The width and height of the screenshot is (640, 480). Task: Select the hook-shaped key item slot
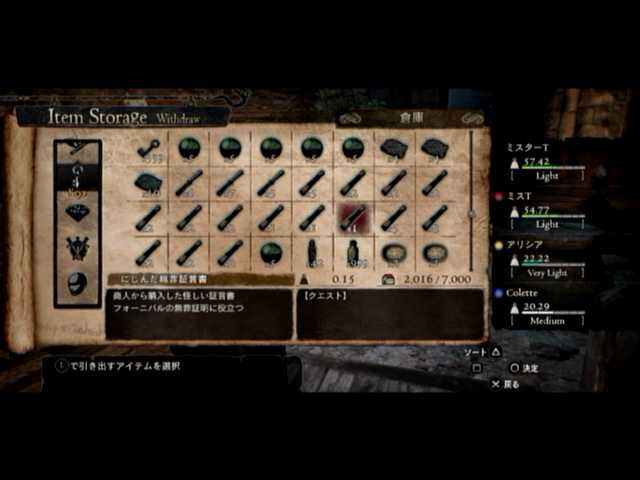[148, 148]
